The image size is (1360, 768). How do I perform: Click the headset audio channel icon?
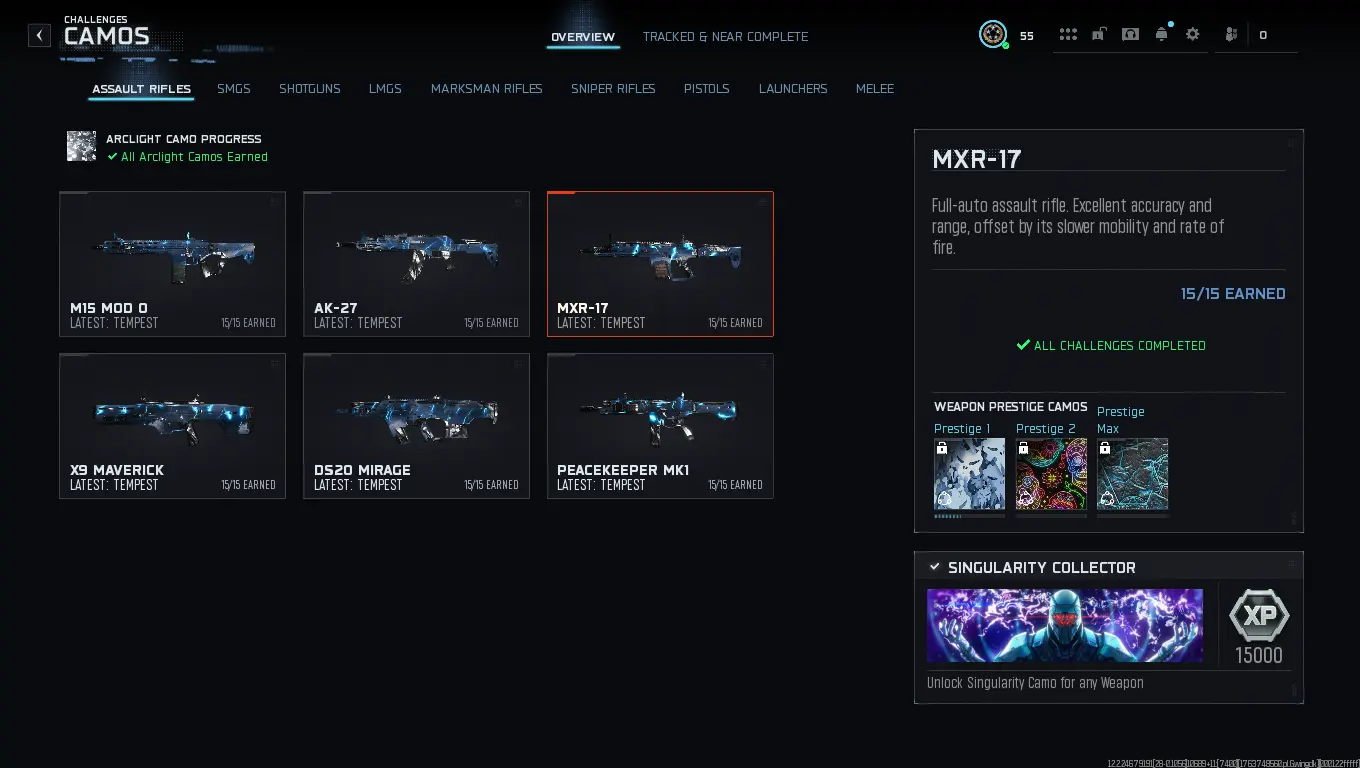[1131, 34]
